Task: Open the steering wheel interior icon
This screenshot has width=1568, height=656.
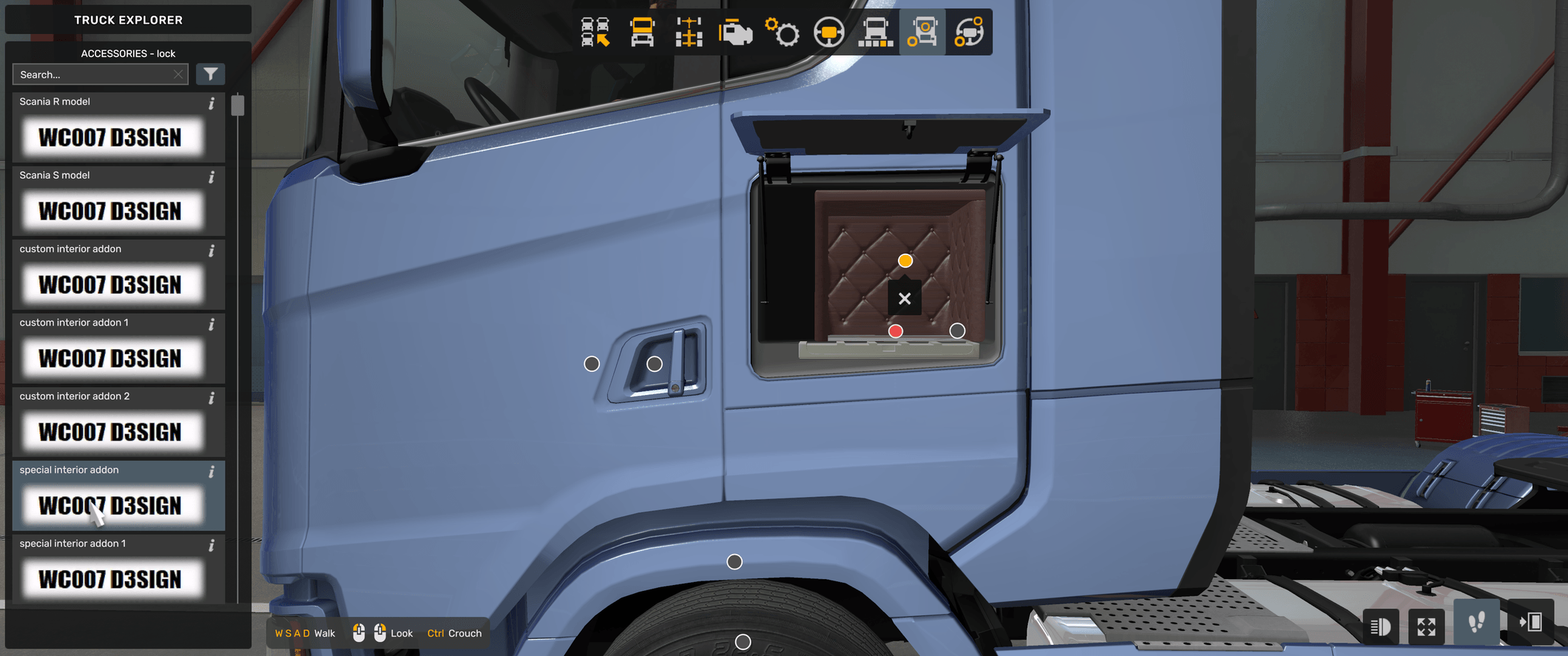Action: pos(829,33)
